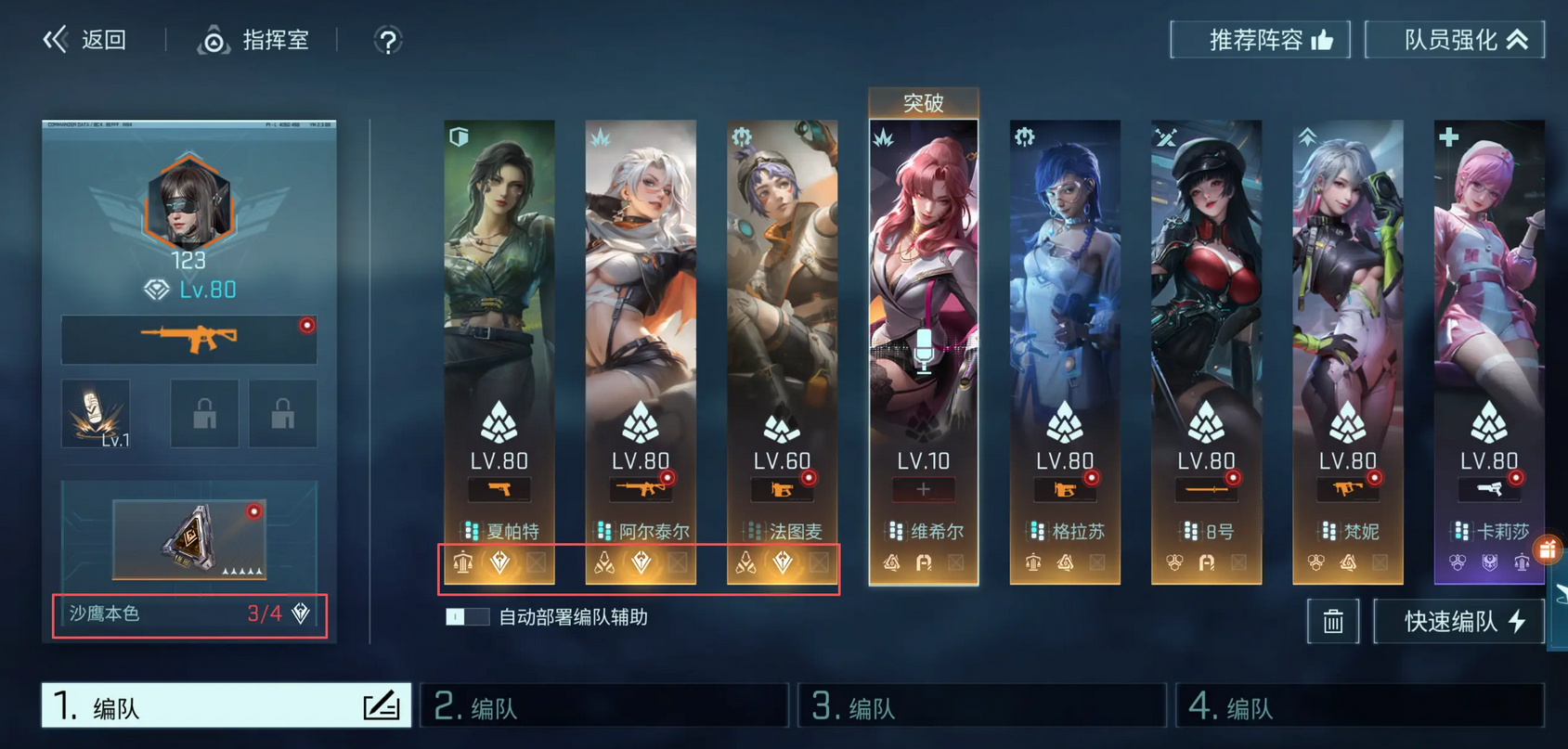The image size is (1568, 749).
Task: Switch to the 3. 编队 tab
Action: (x=981, y=707)
